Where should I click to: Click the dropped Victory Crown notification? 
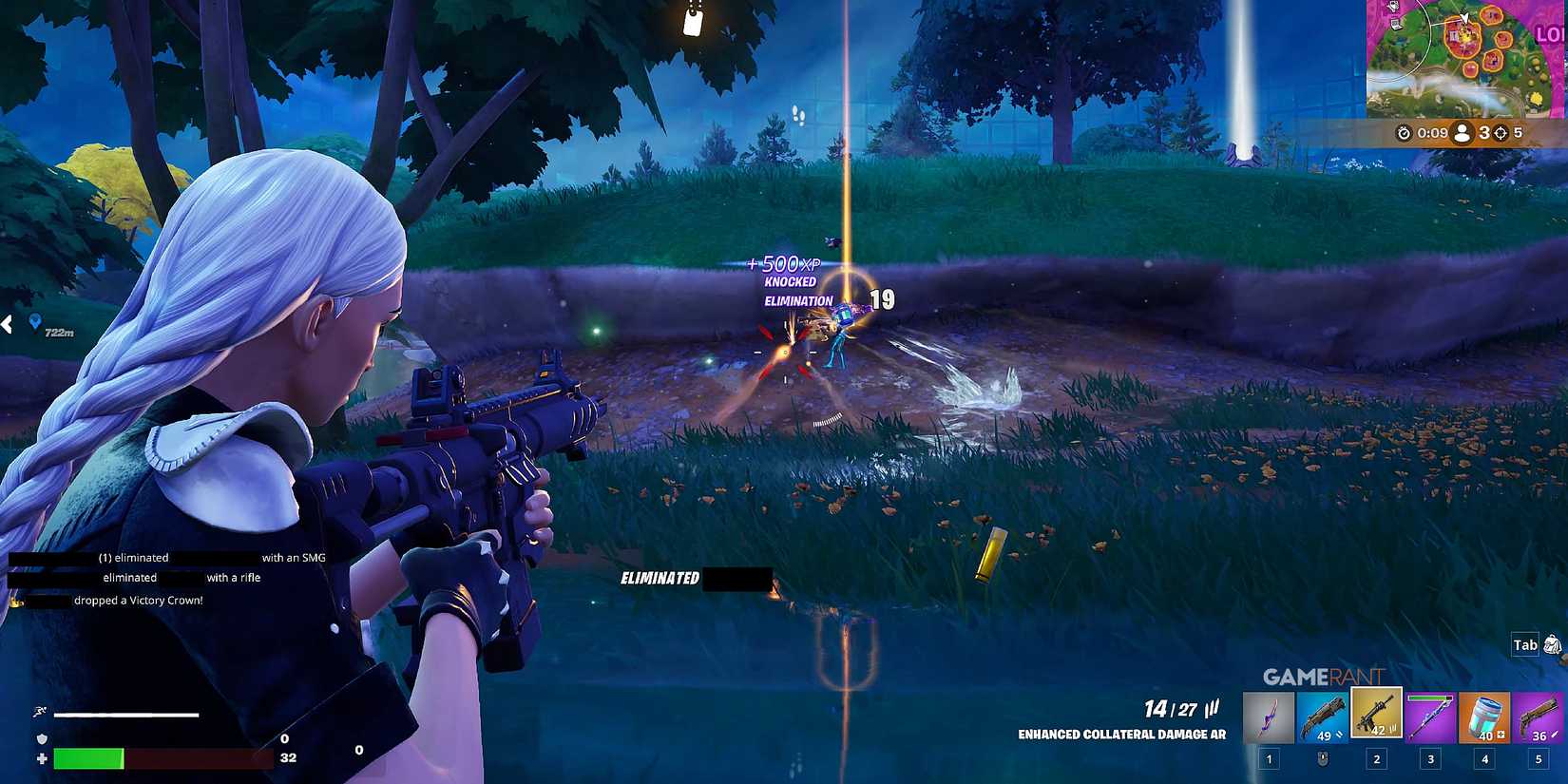point(114,600)
